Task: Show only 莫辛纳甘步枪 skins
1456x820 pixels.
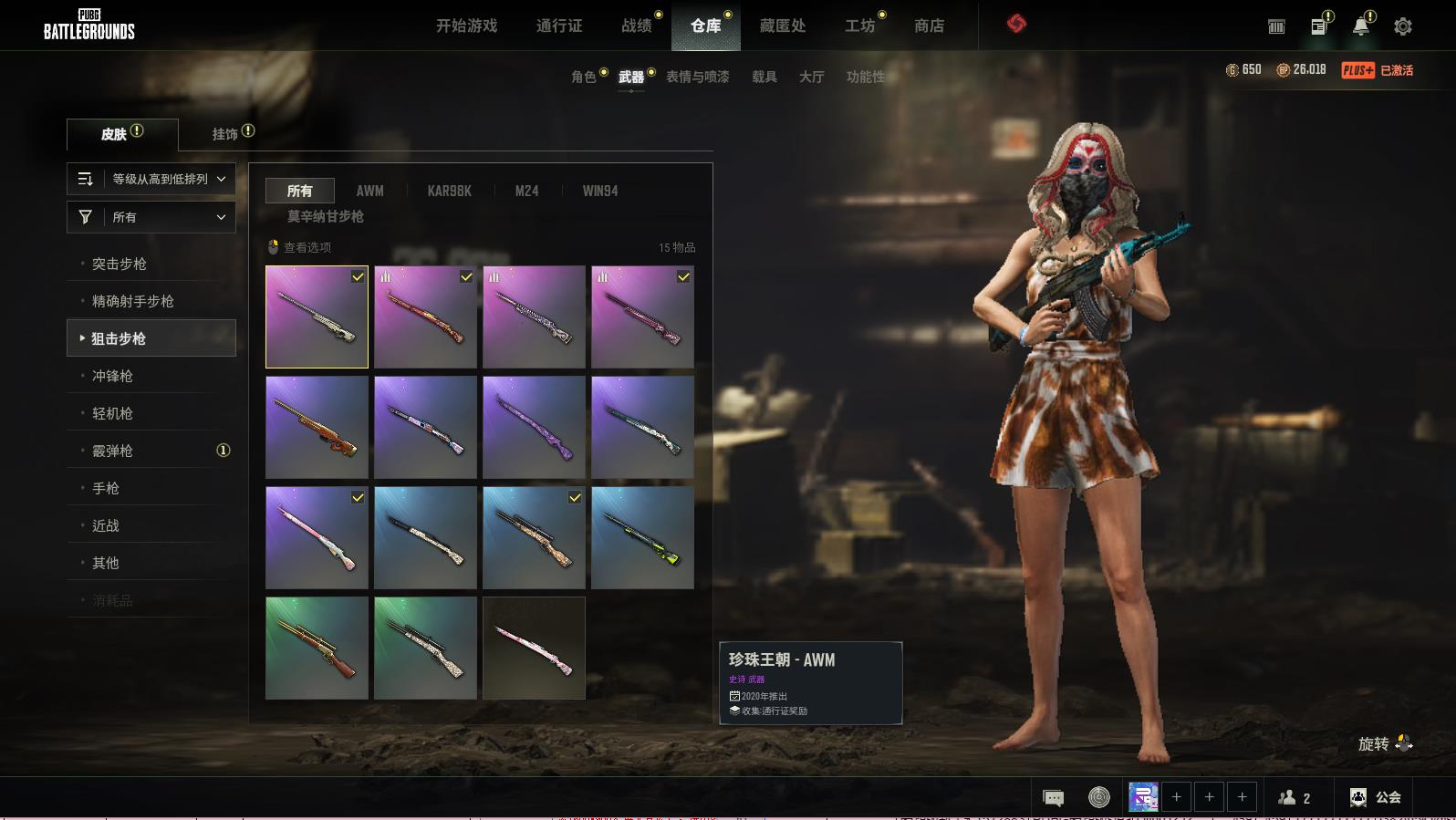Action: pos(326,216)
